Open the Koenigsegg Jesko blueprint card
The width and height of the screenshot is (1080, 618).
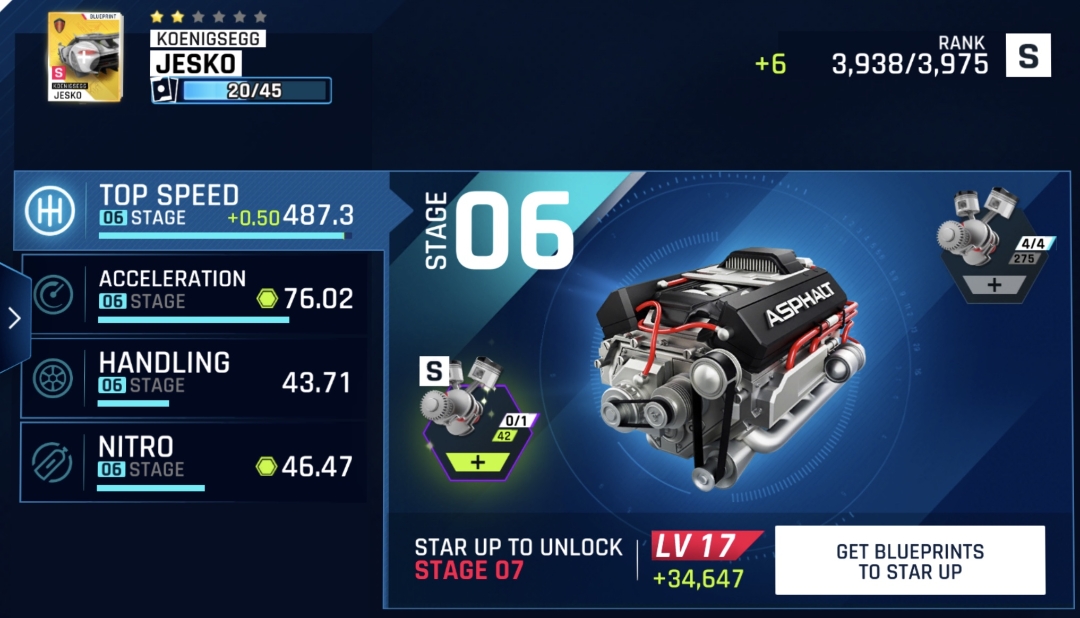tap(85, 57)
